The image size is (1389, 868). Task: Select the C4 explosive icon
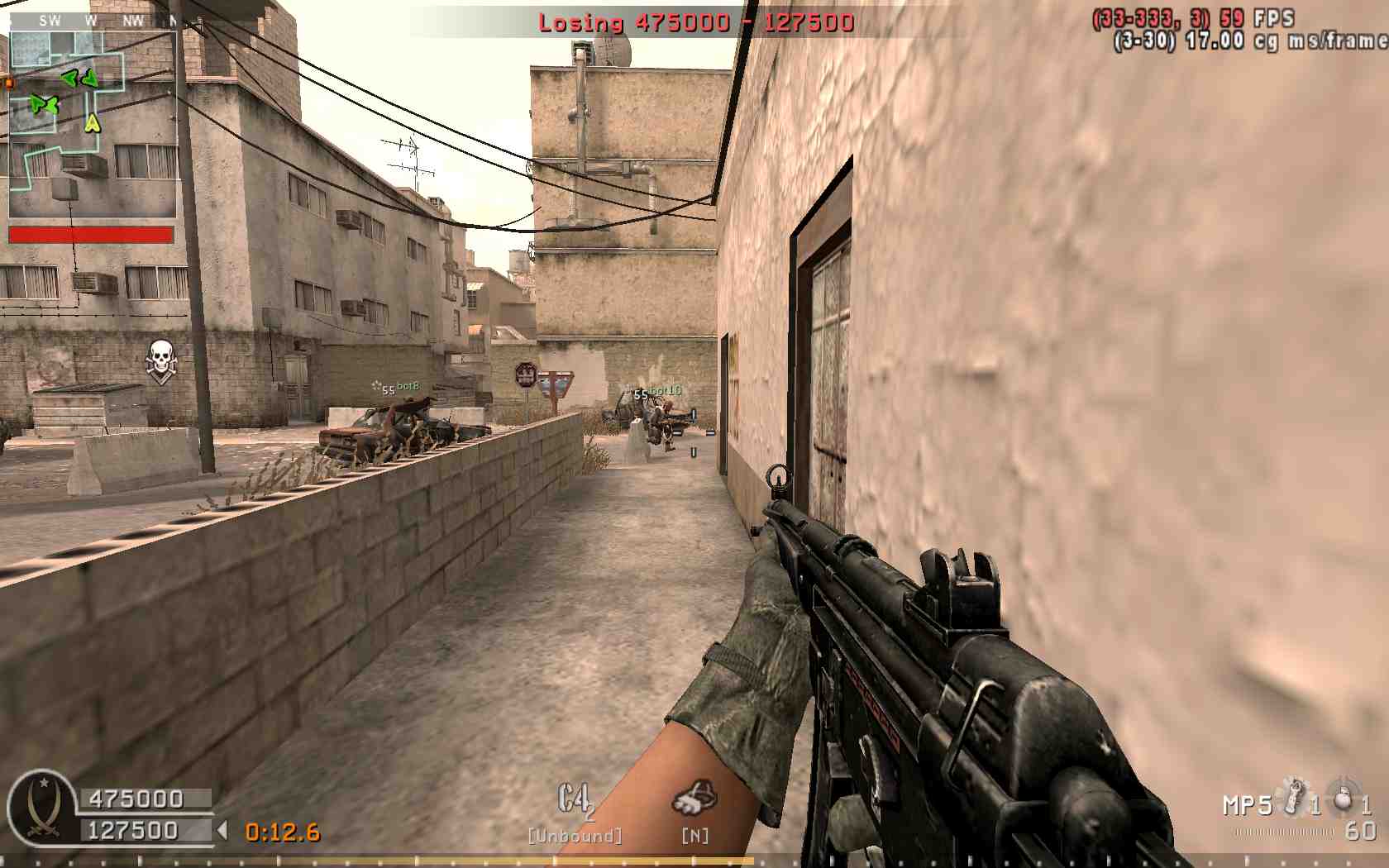point(575,800)
